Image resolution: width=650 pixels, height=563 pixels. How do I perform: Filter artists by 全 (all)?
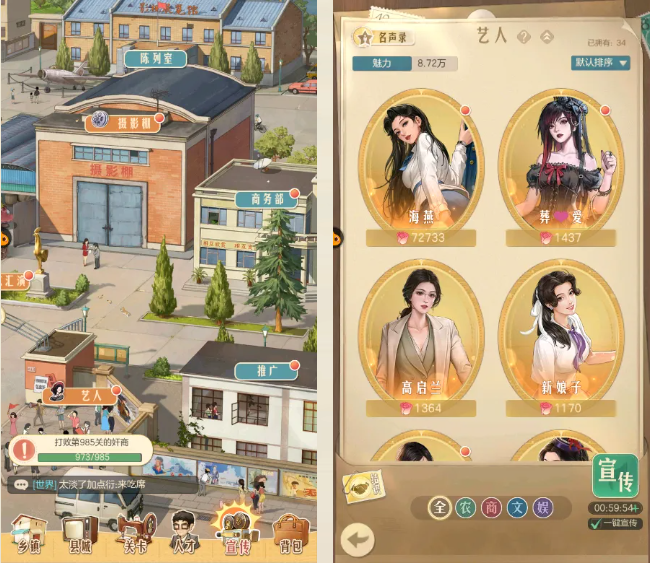(440, 508)
